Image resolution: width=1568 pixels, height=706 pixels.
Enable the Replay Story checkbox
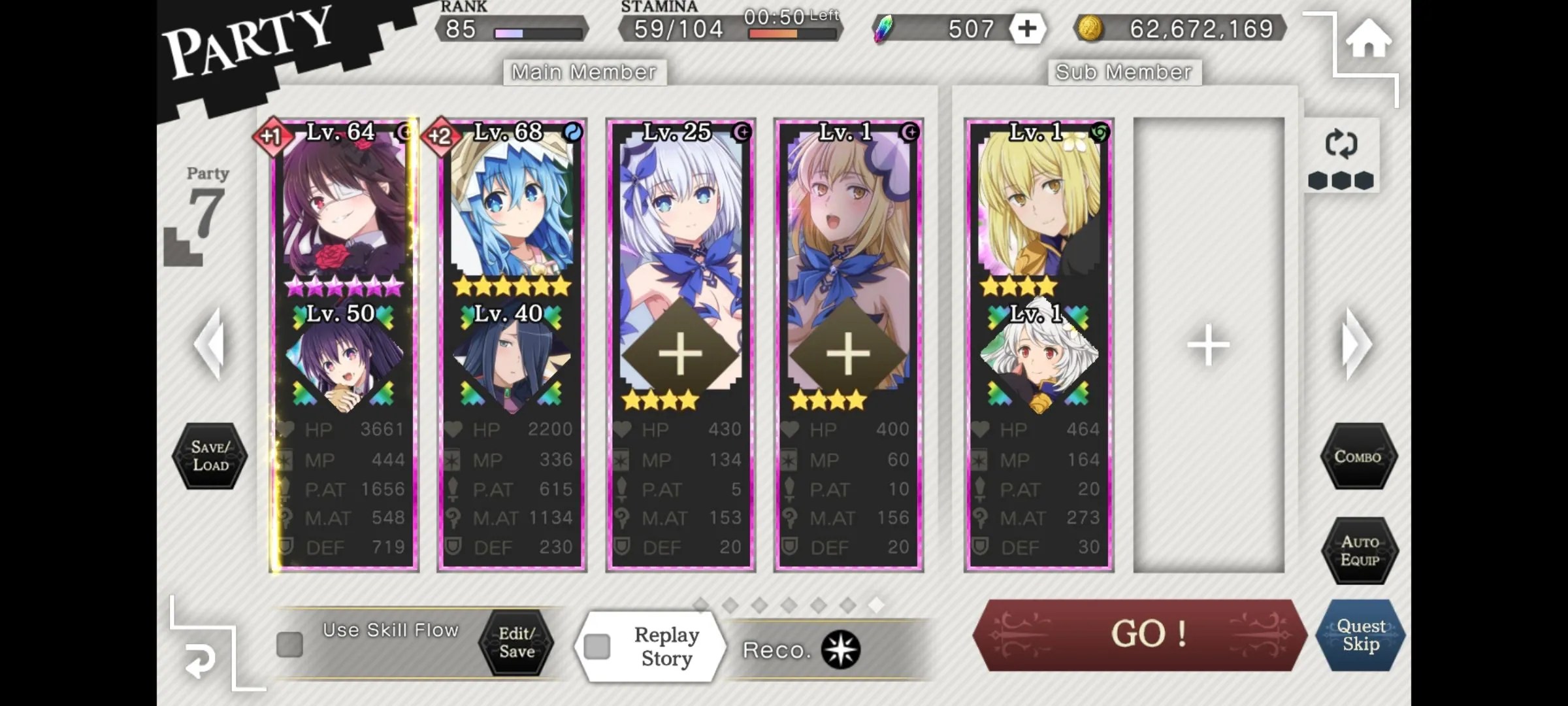coord(597,647)
